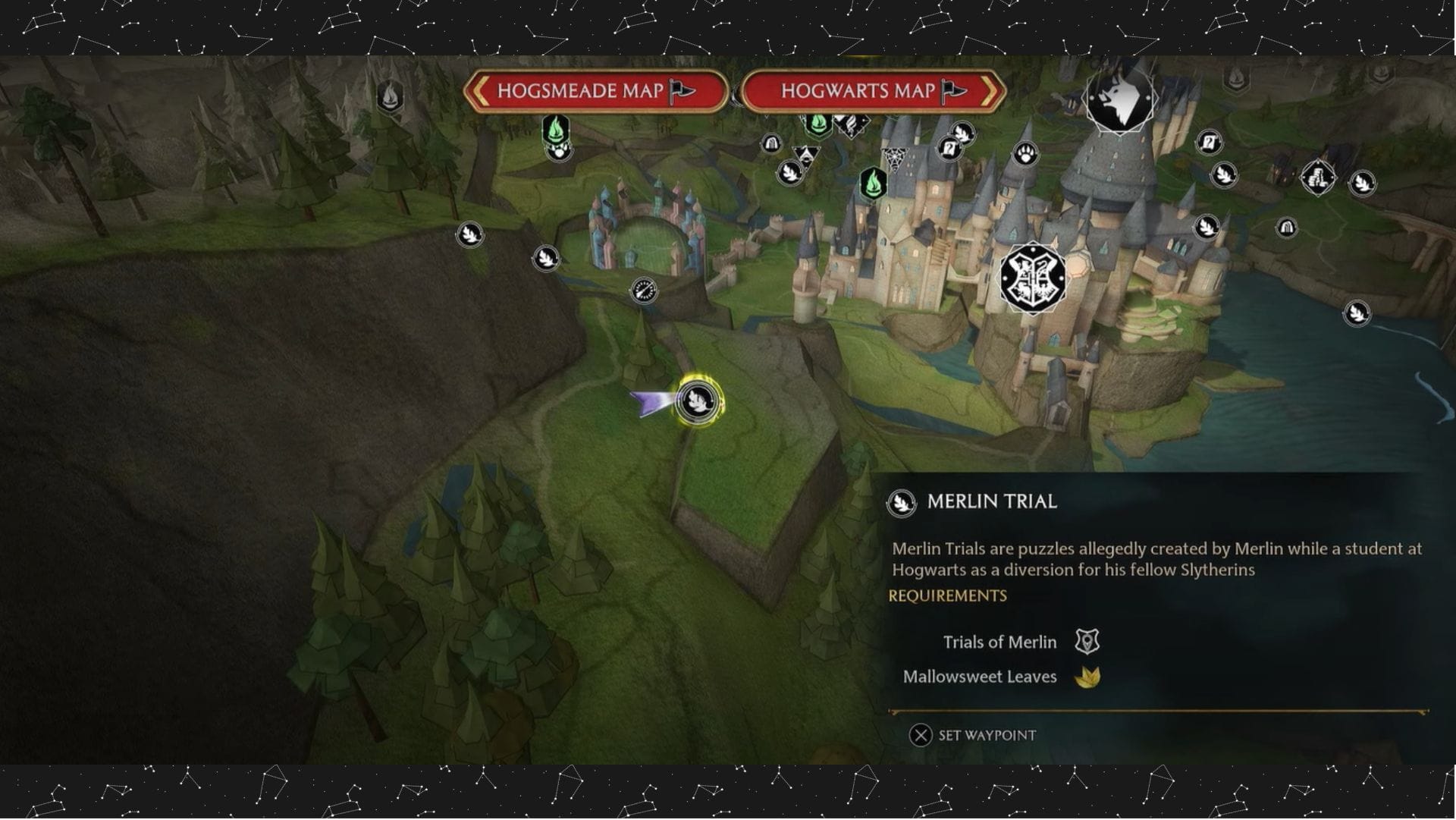The width and height of the screenshot is (1456, 820).
Task: Click the golden Mallowsweet Leaves icon in requirements
Action: tap(1088, 677)
